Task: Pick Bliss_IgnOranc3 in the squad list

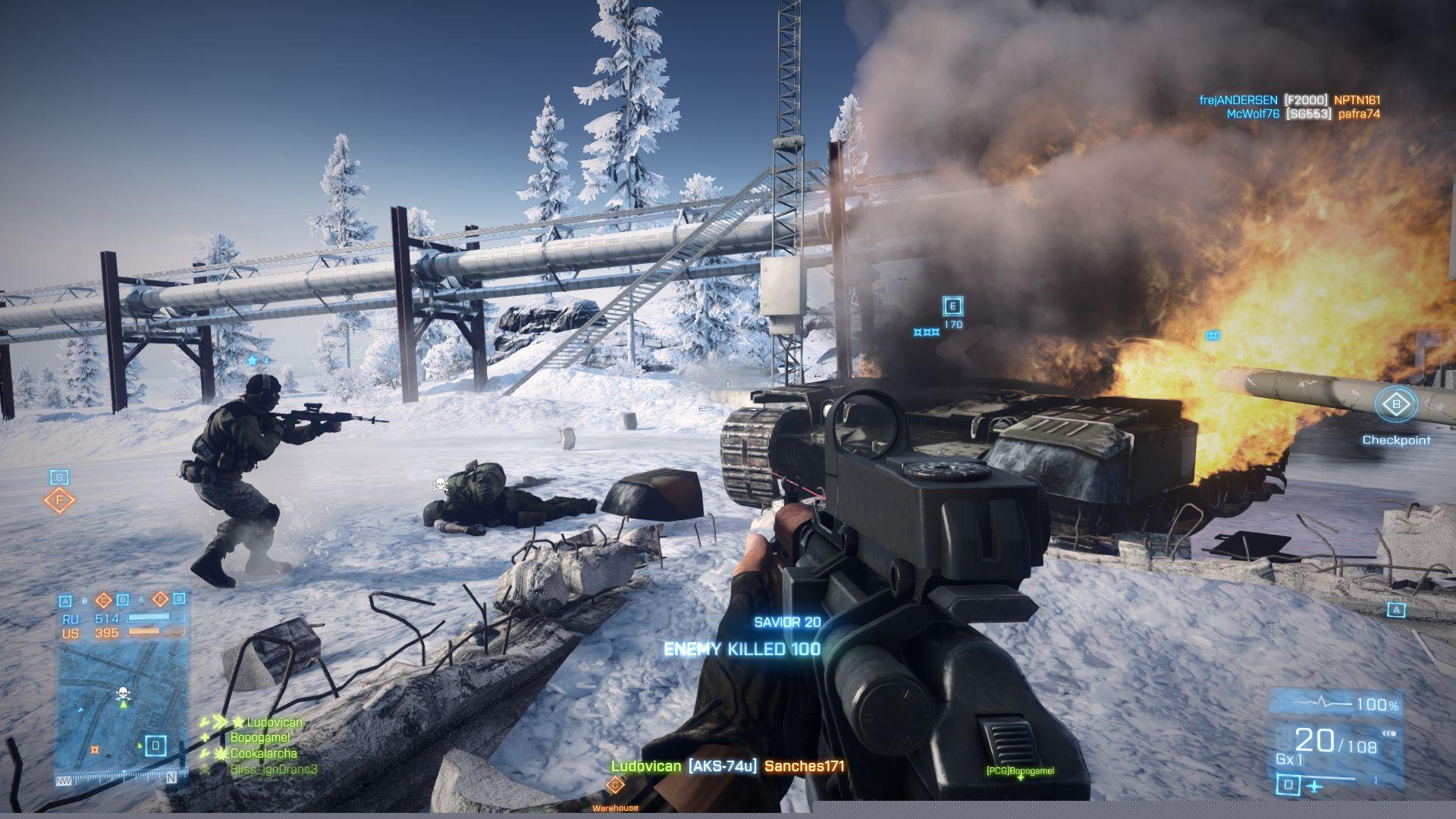Action: coord(273,770)
